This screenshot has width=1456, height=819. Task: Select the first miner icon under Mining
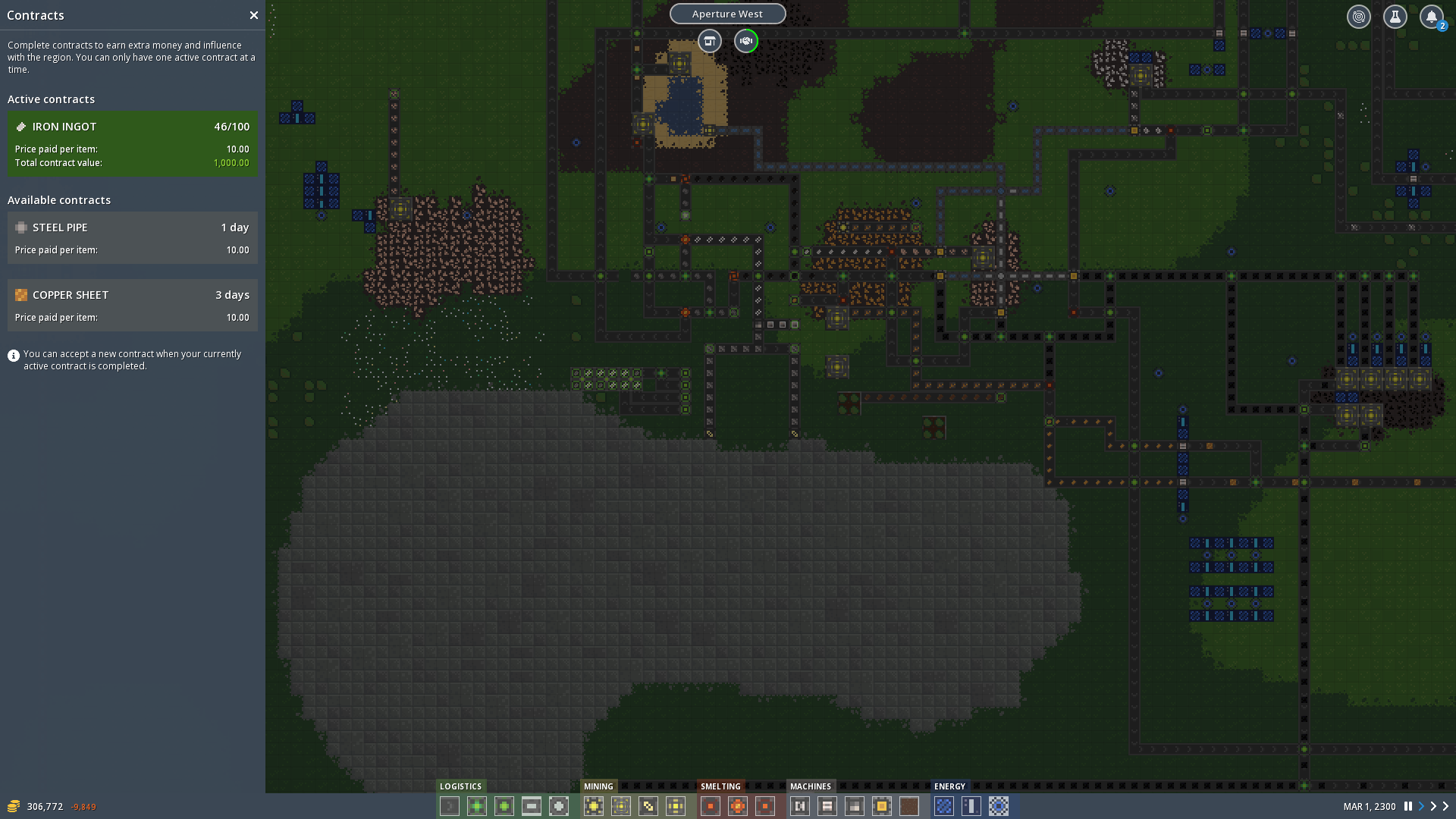coord(594,806)
